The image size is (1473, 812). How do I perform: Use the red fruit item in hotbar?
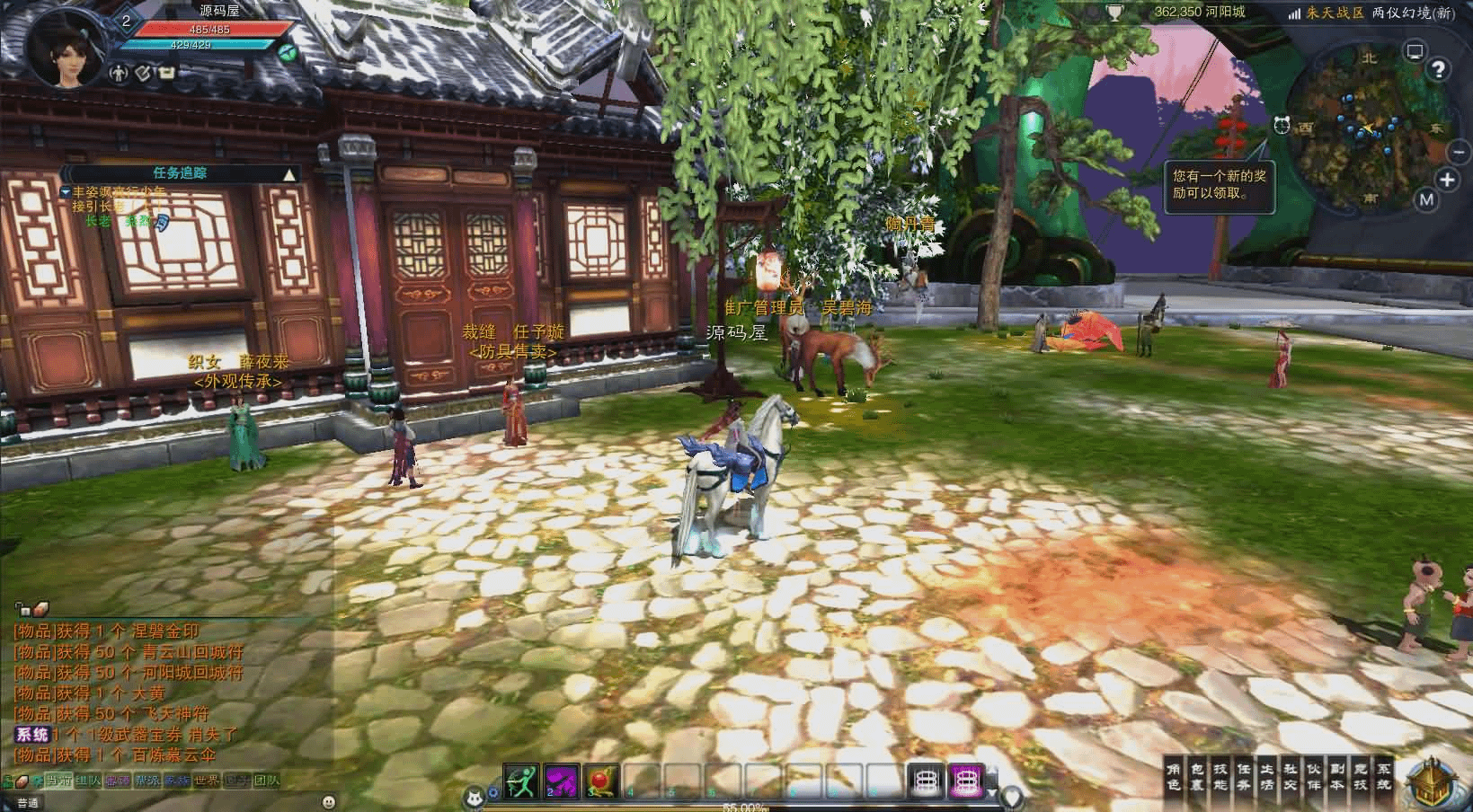tap(602, 781)
